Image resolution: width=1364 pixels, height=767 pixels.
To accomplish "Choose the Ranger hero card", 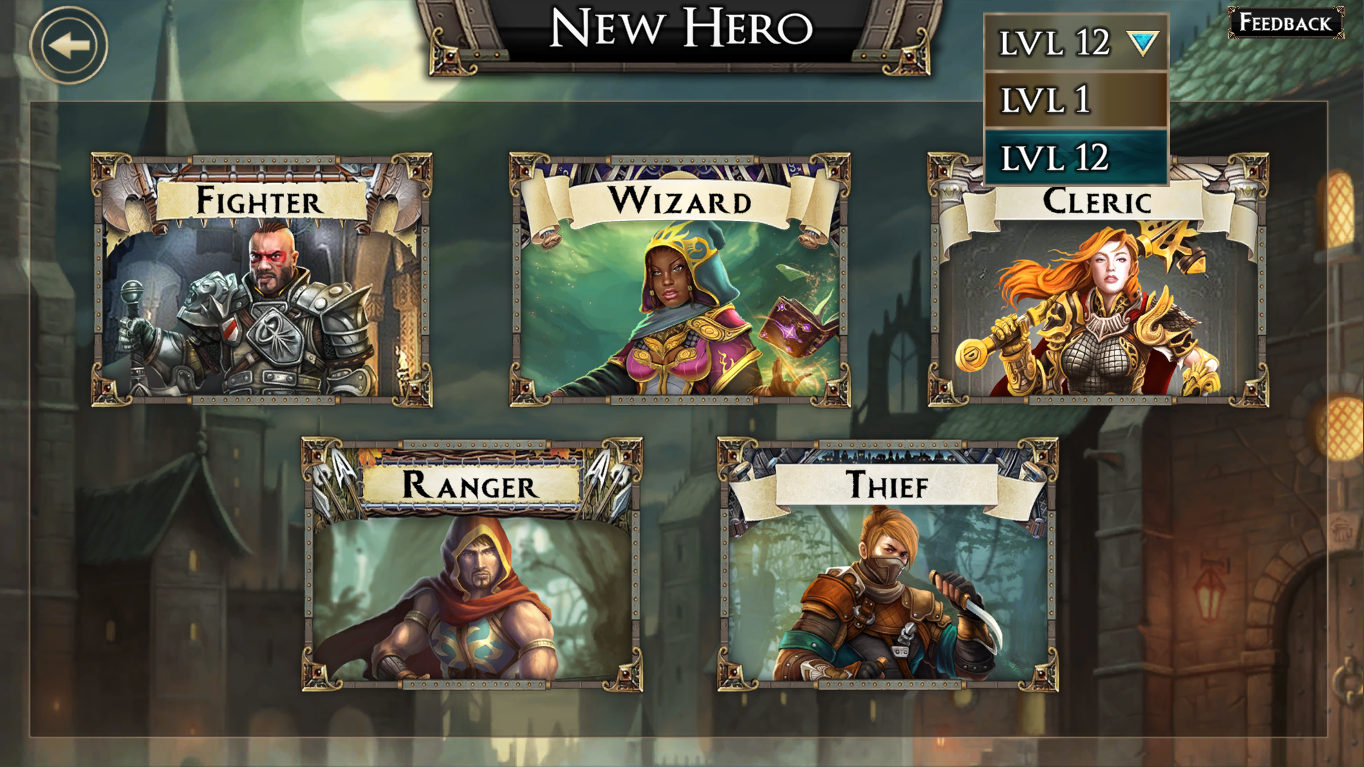I will point(472,565).
